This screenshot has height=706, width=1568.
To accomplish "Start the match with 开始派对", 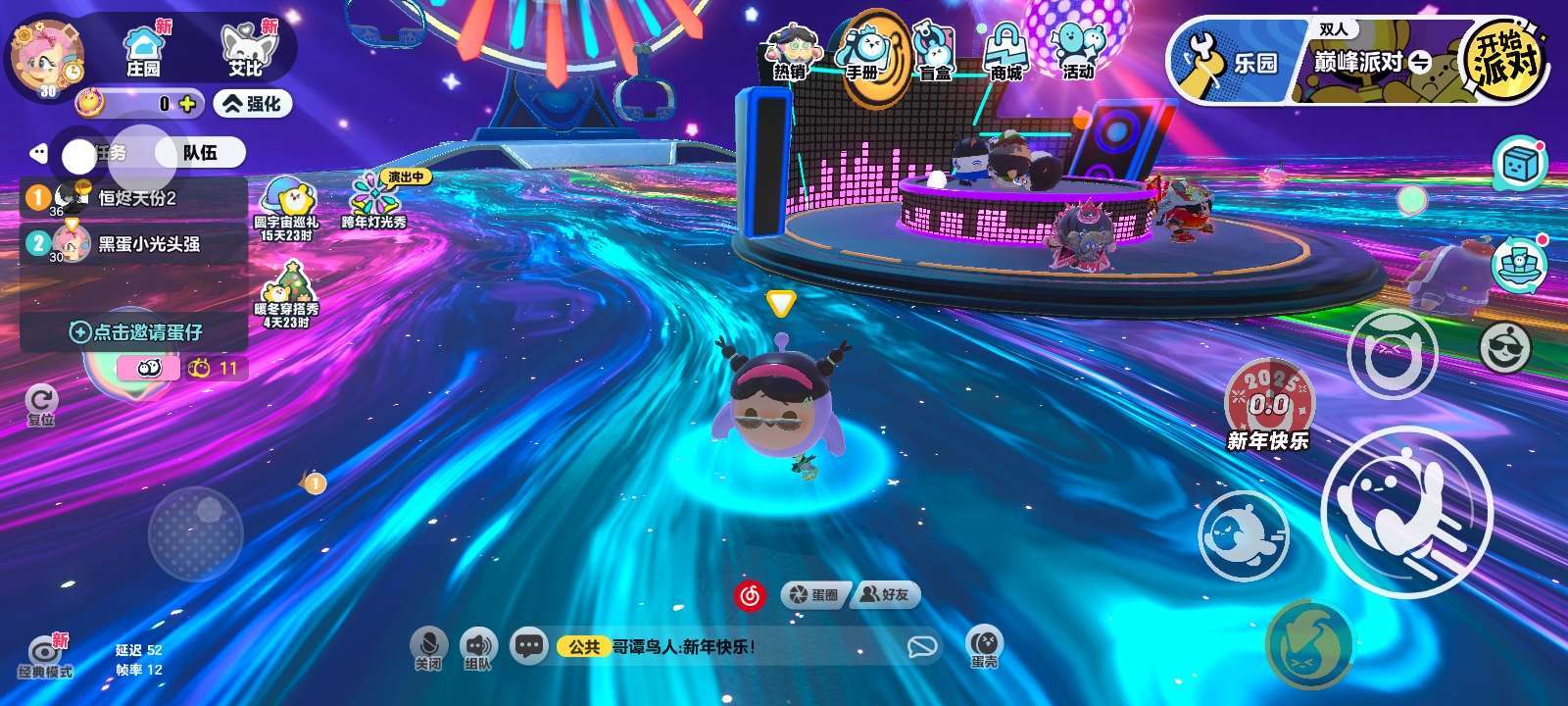I will pos(1506,59).
